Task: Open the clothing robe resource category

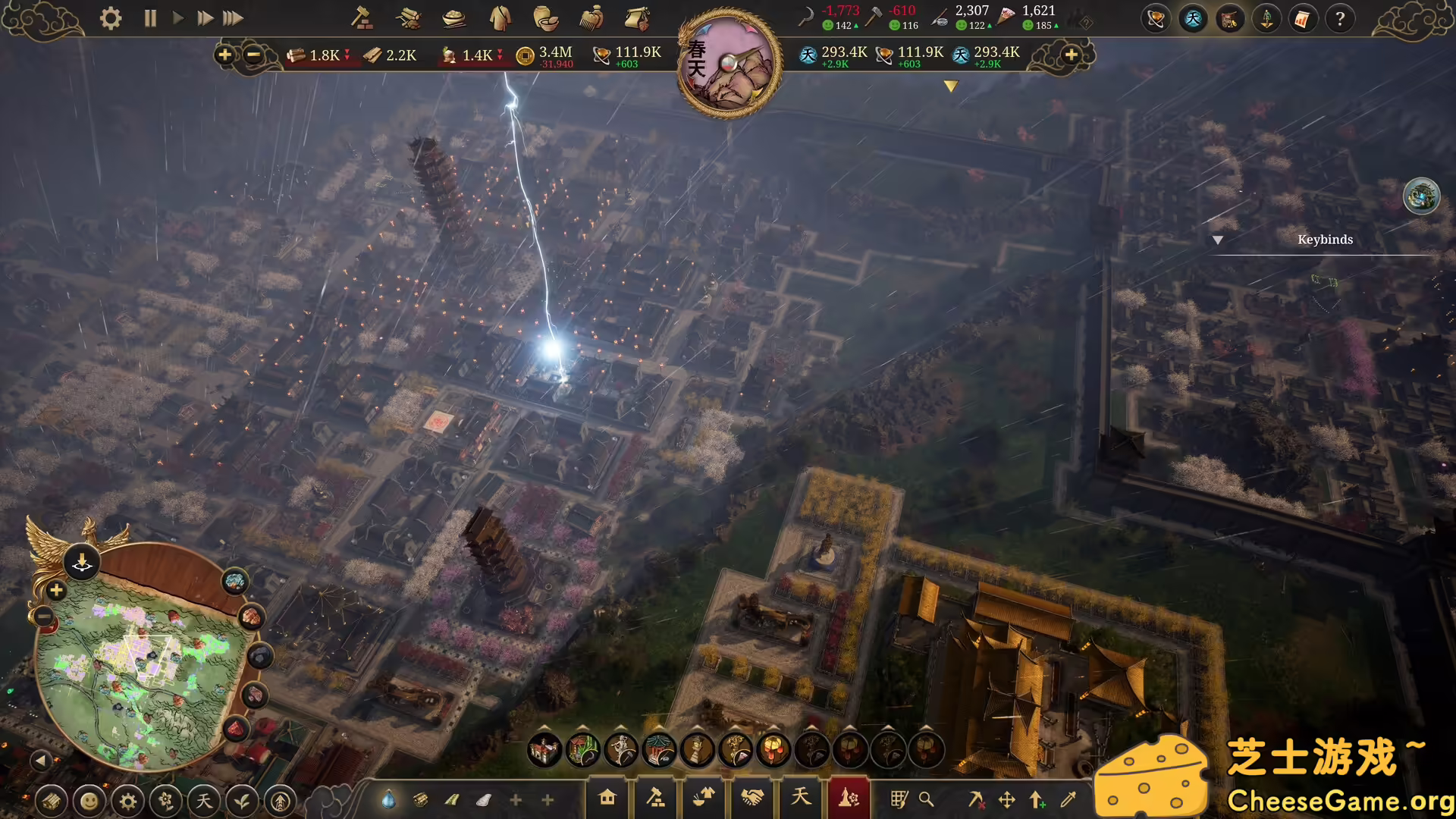Action: 500,18
